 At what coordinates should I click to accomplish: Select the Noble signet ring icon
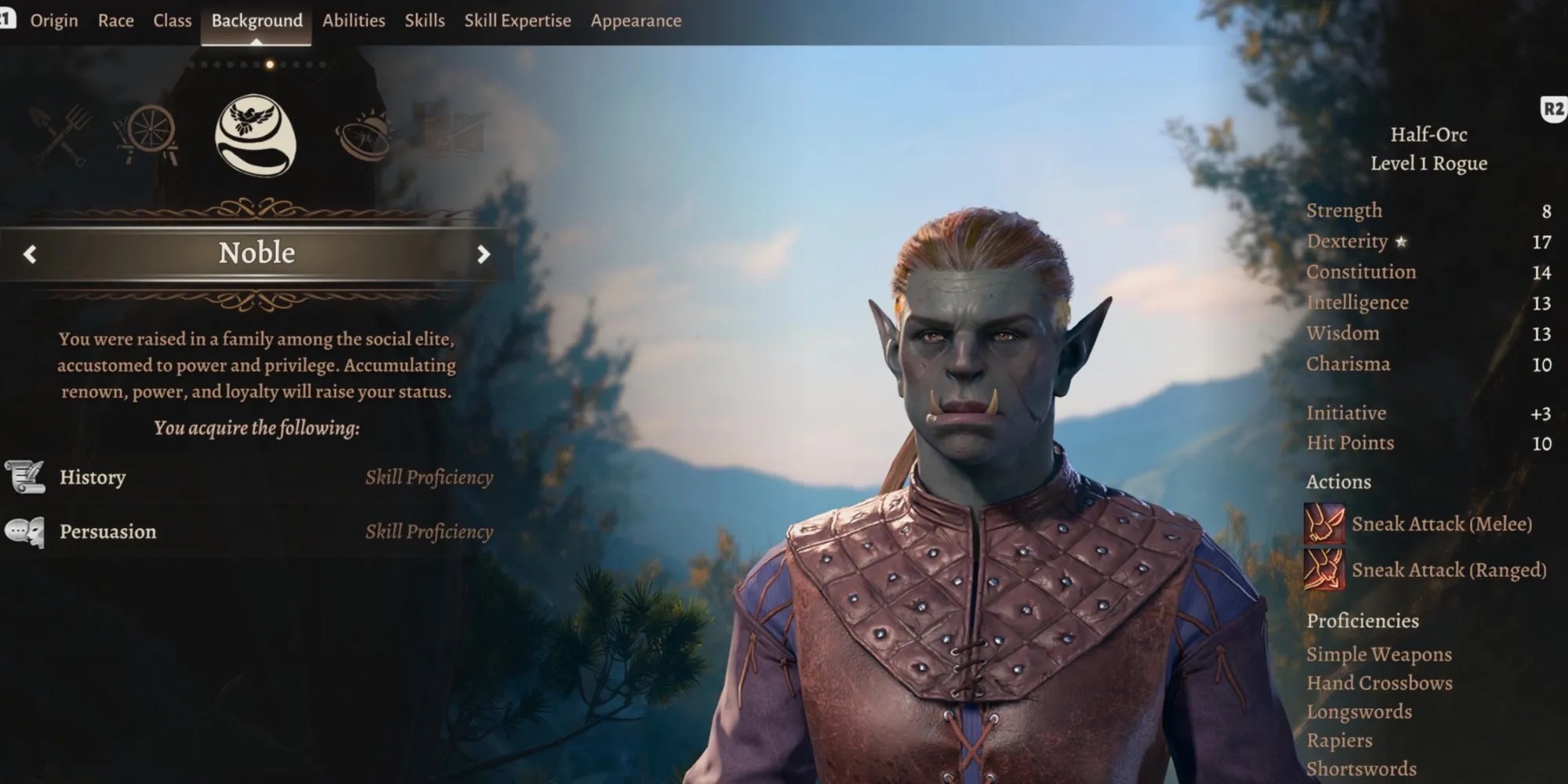pos(256,135)
